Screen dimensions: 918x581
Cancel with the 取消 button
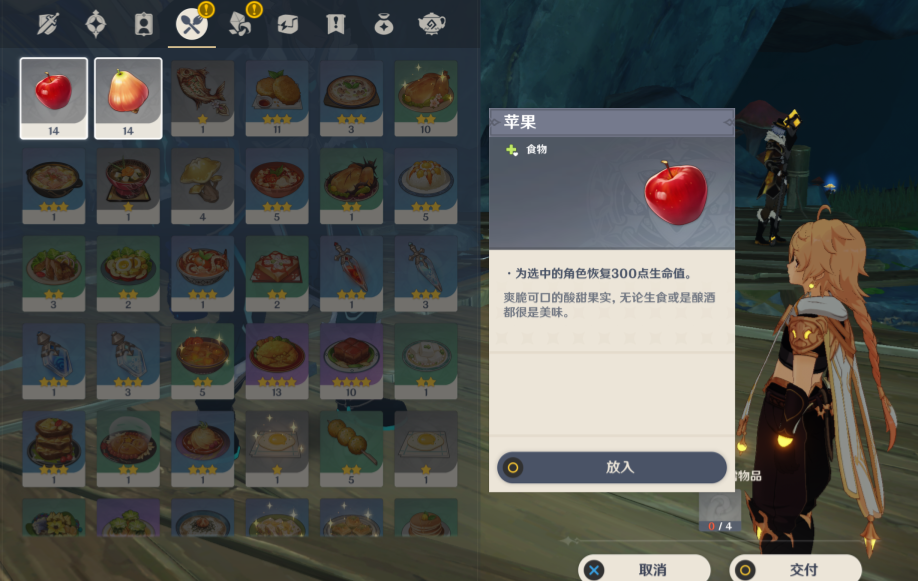click(x=644, y=569)
